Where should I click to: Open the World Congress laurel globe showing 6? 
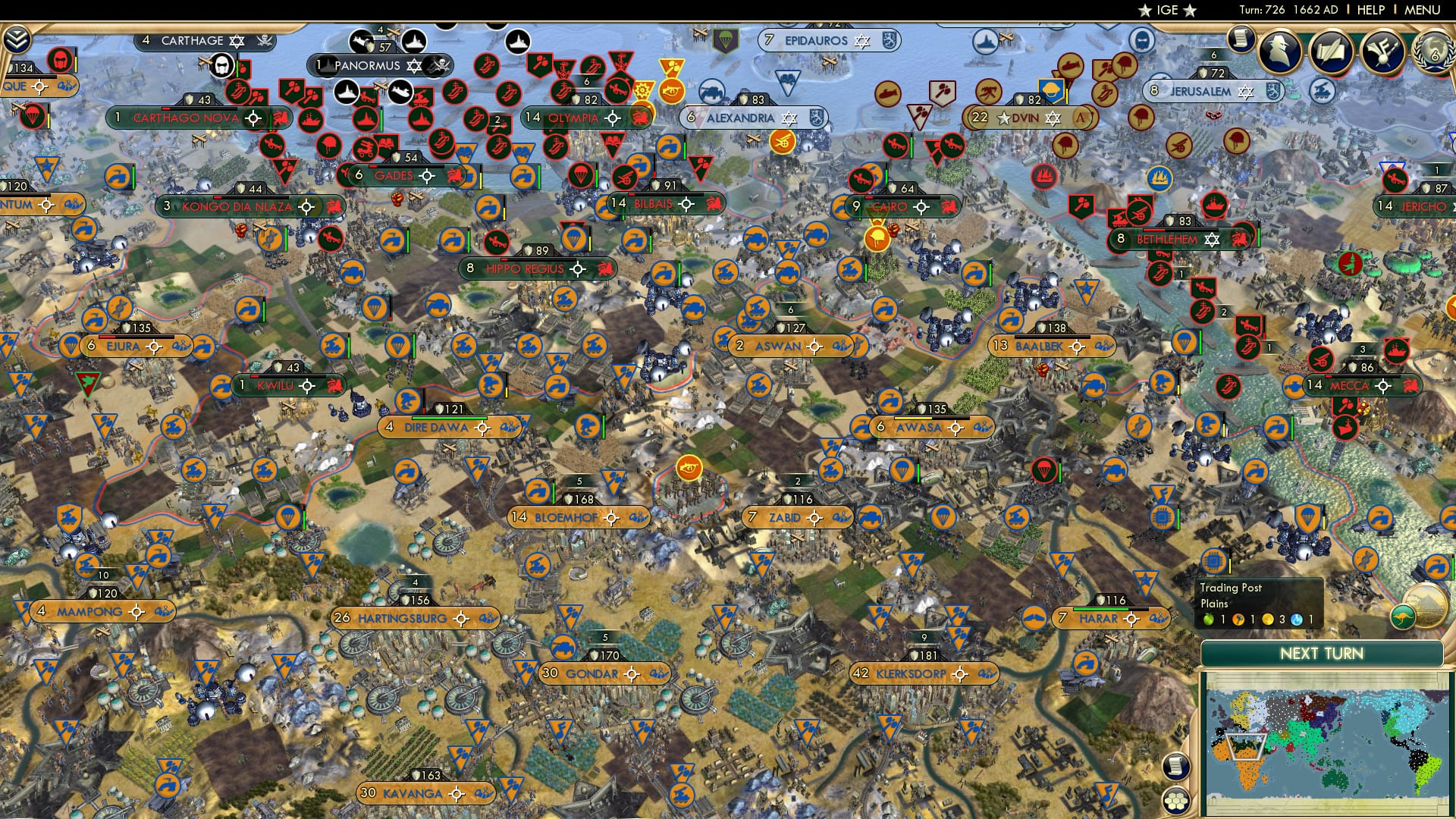pos(1436,51)
